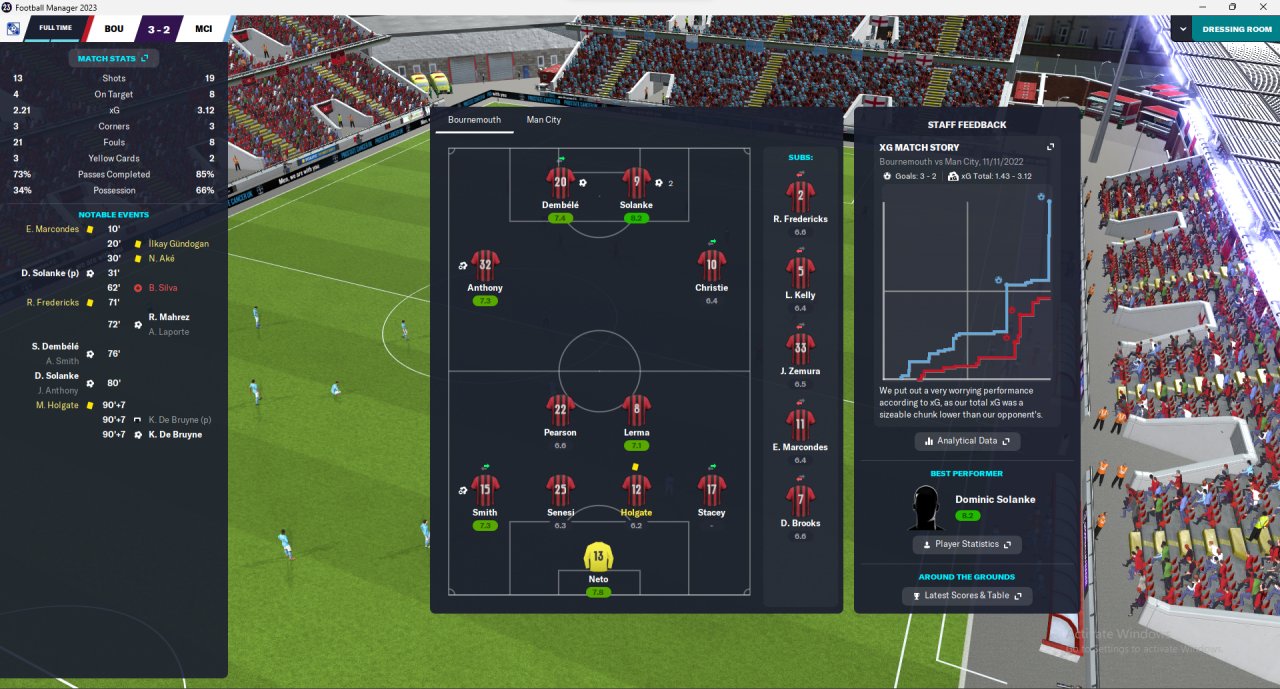View Latest Scores & Table
The image size is (1280, 689).
967,596
